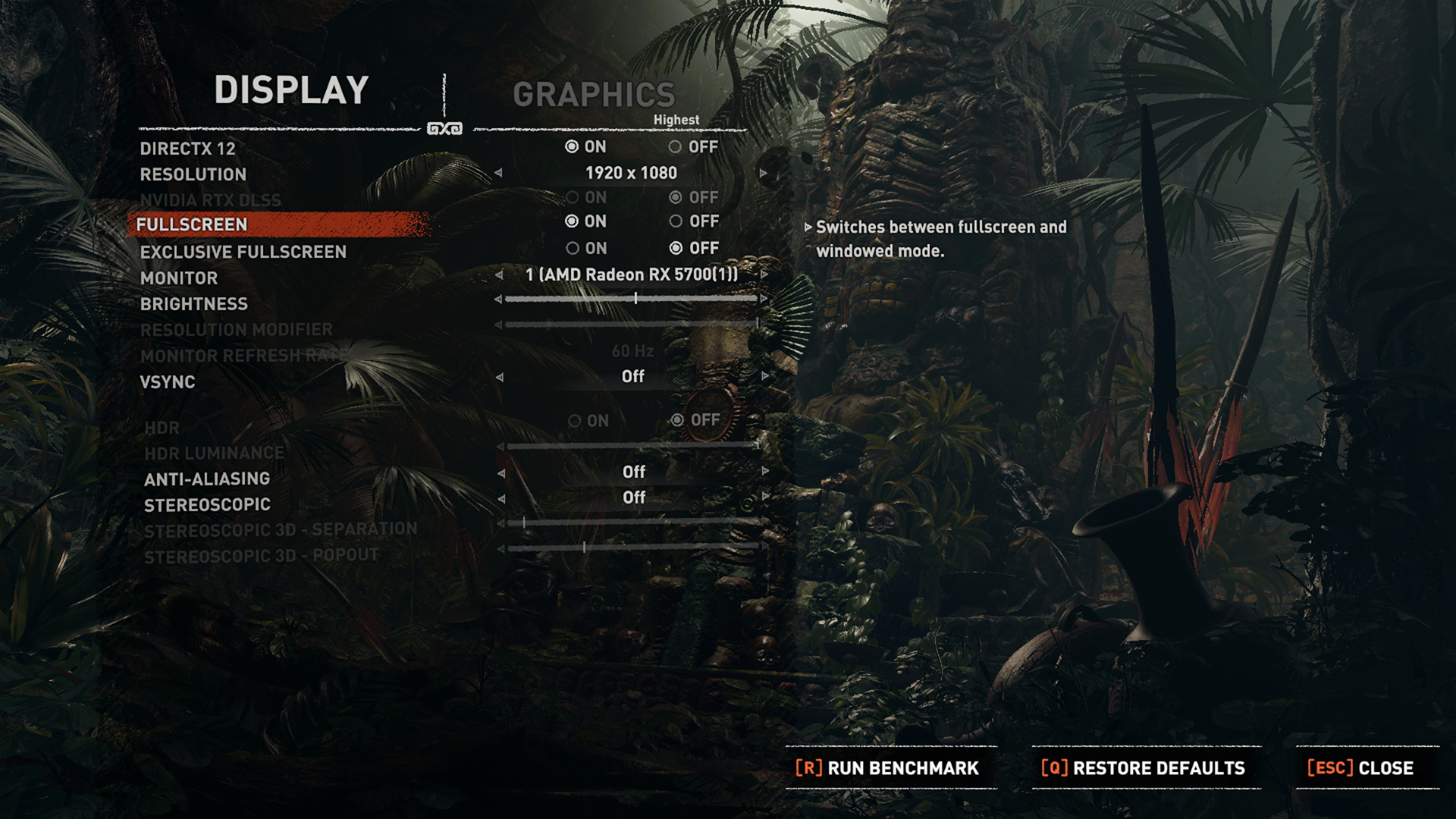This screenshot has height=819, width=1456.
Task: Select the Display tab heading
Action: click(291, 90)
